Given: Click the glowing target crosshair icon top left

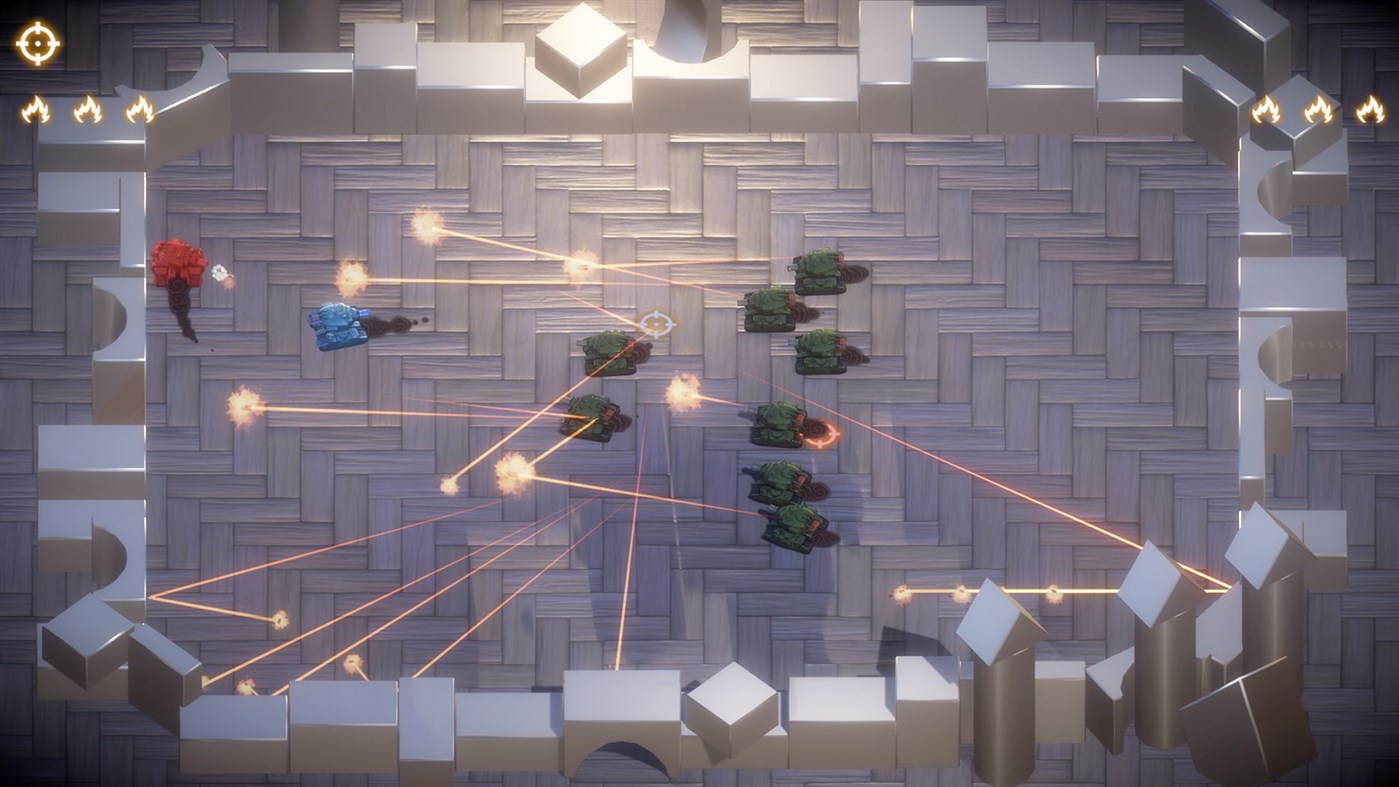Looking at the screenshot, I should (37, 42).
